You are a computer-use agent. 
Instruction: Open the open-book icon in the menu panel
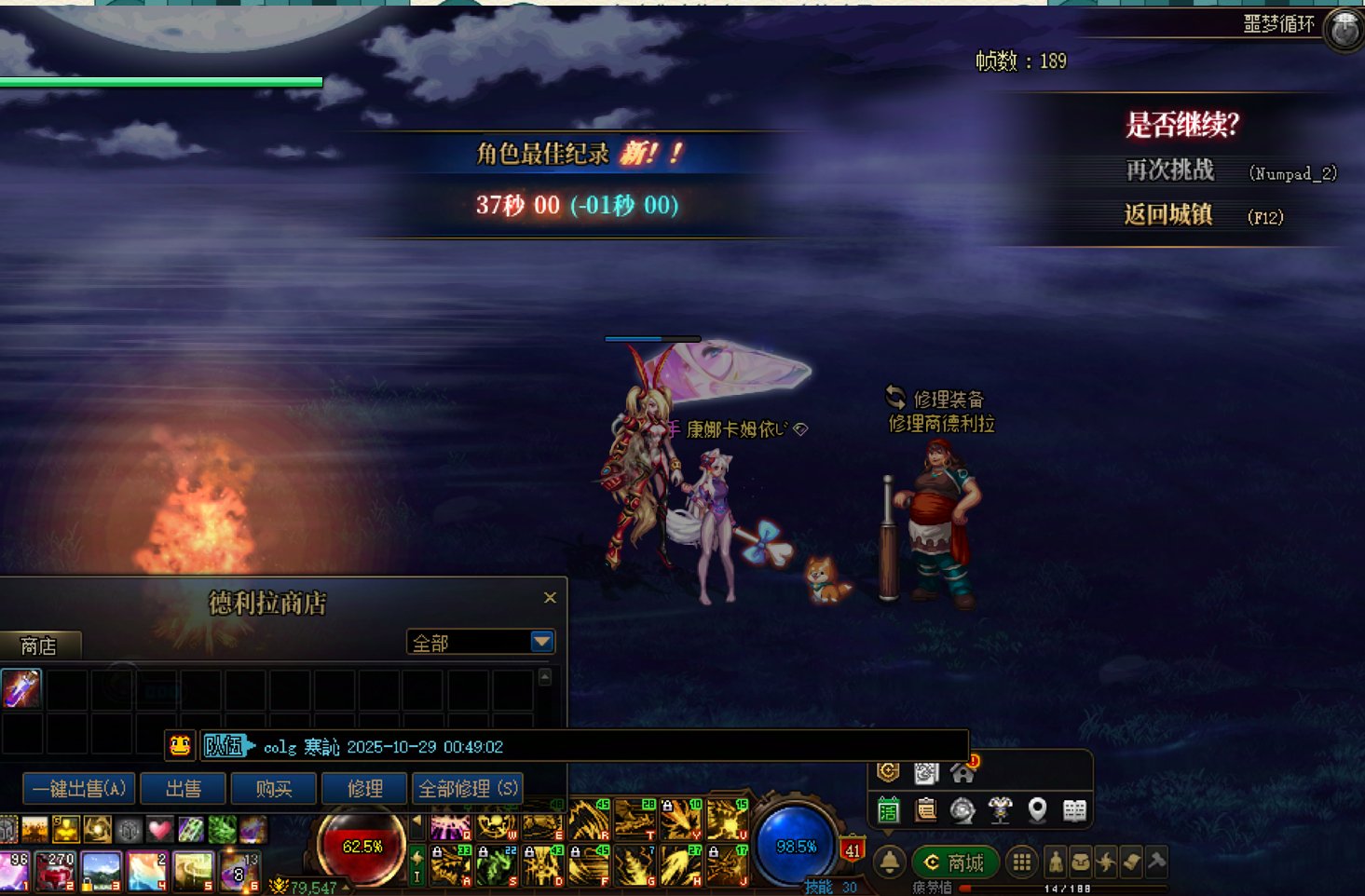[1074, 810]
